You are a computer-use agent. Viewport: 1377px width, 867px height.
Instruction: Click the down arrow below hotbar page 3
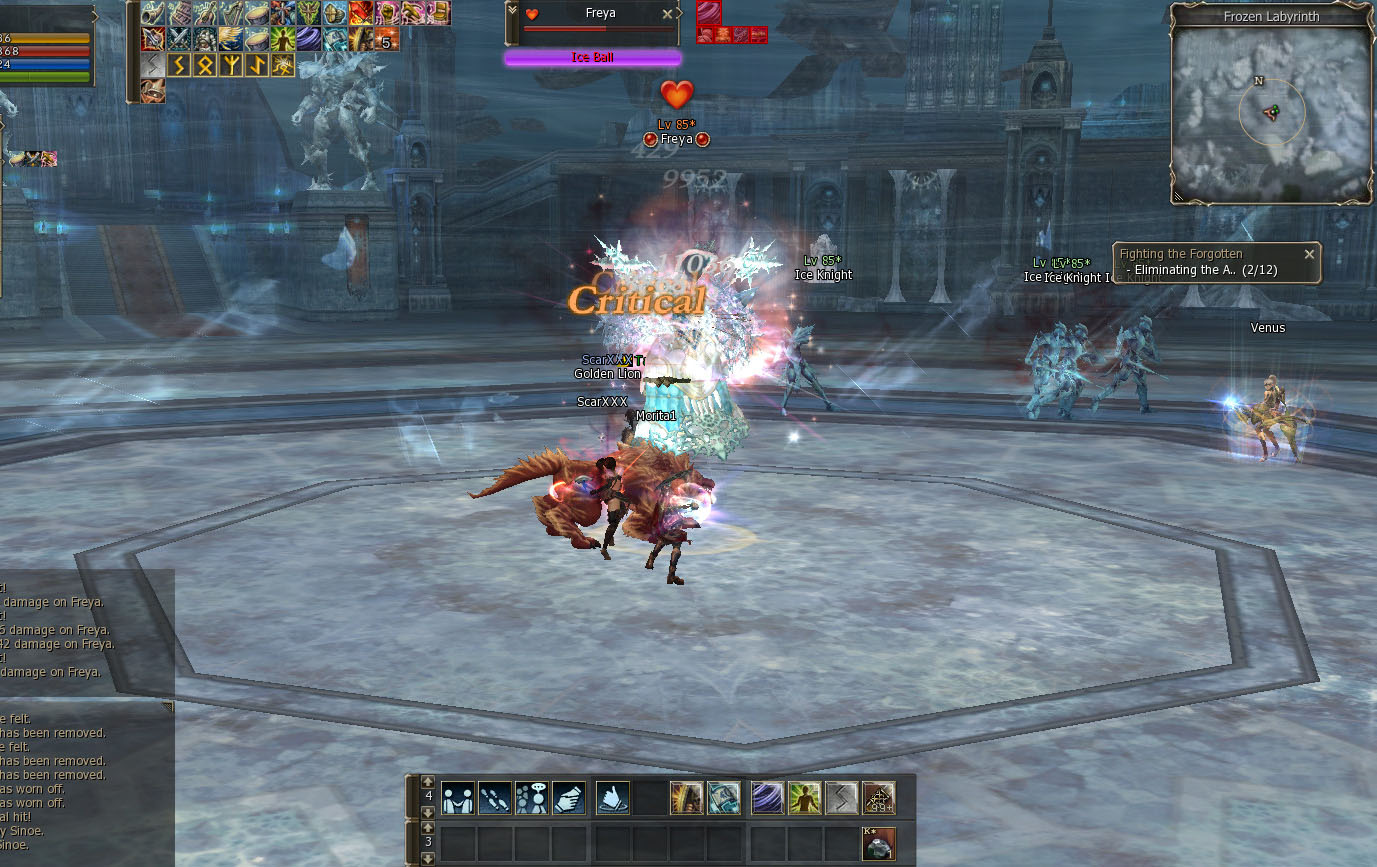pos(426,858)
